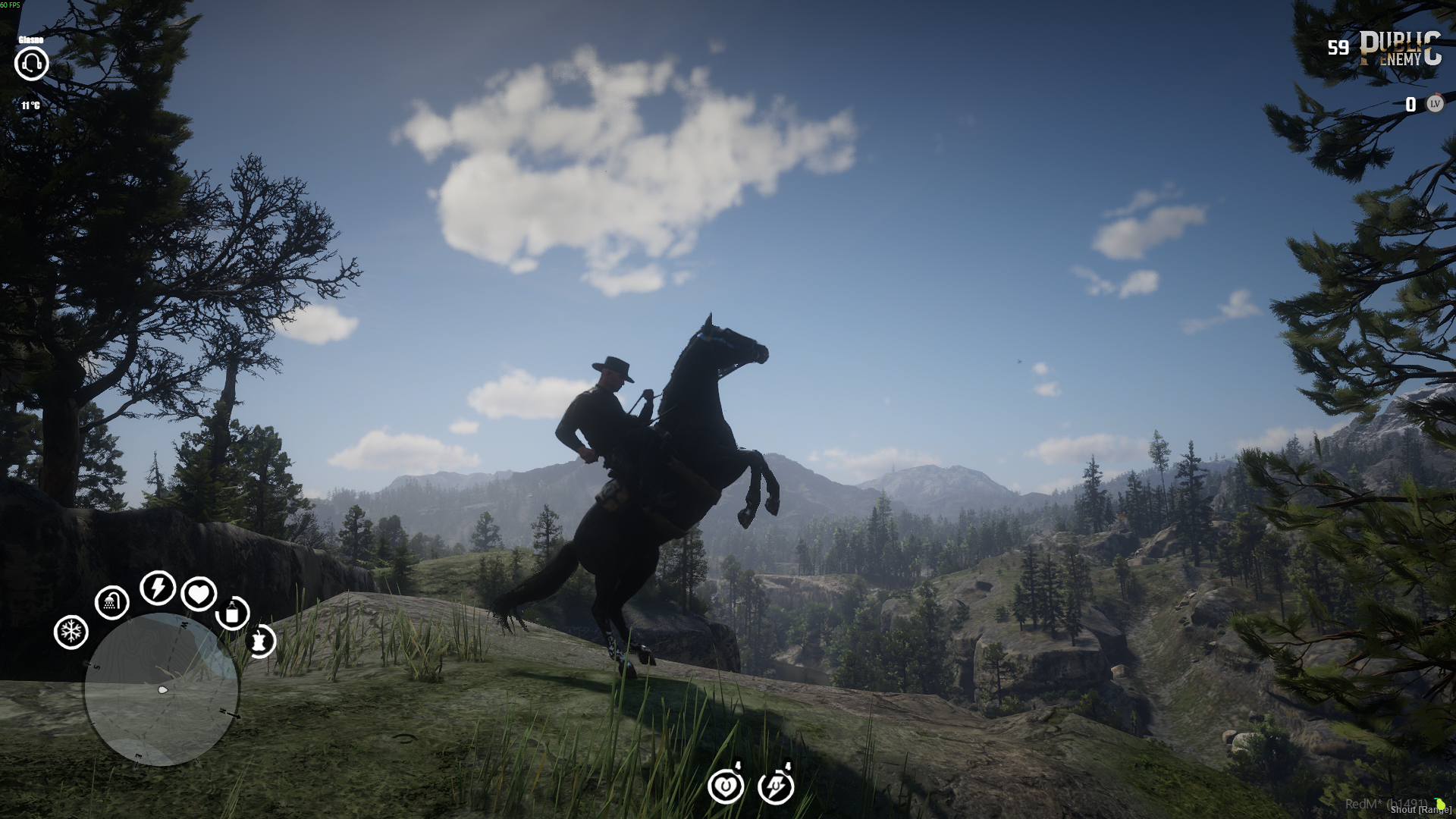Click the Public Enemy server logo

[x=1400, y=49]
